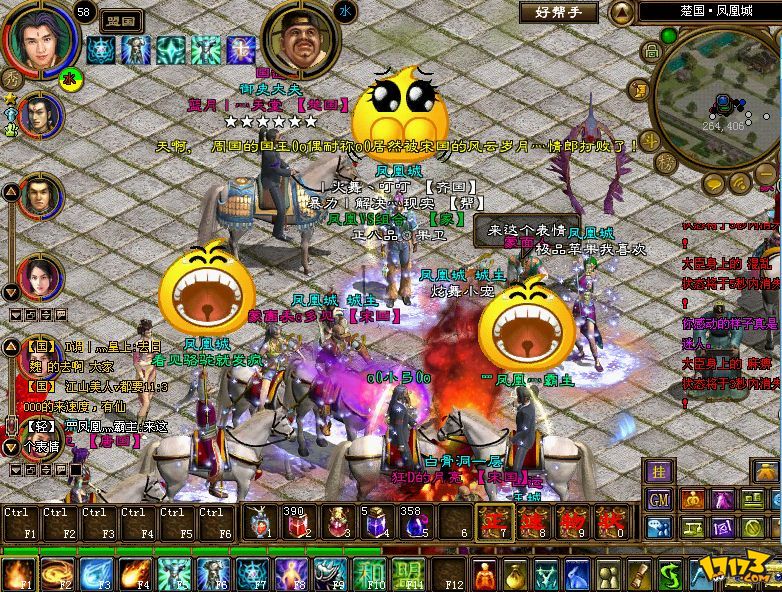Viewport: 782px width, 592px height.
Task: Collapse the minimap with the arrow button
Action: (622, 12)
